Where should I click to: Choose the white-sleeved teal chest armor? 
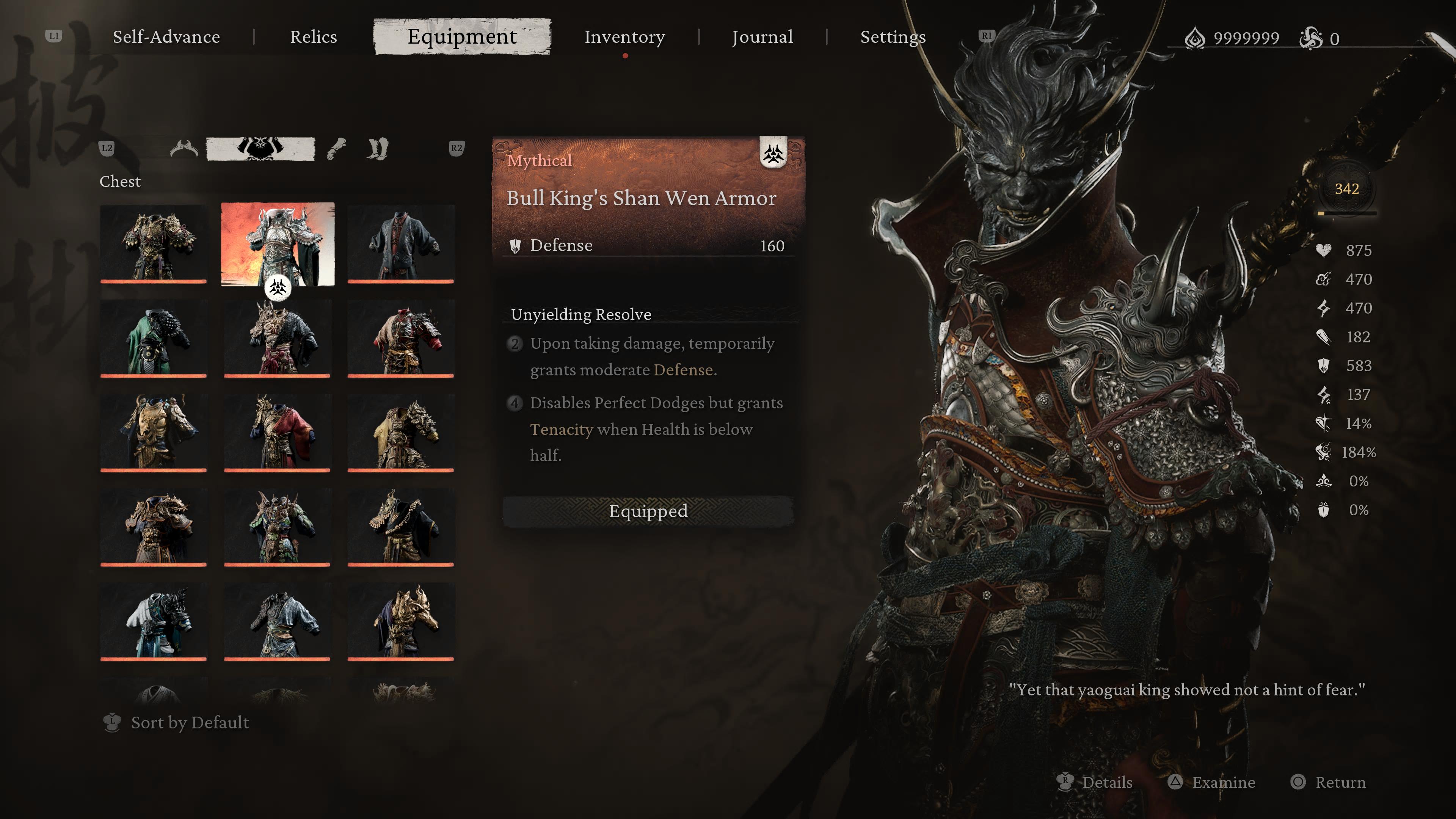tap(154, 621)
